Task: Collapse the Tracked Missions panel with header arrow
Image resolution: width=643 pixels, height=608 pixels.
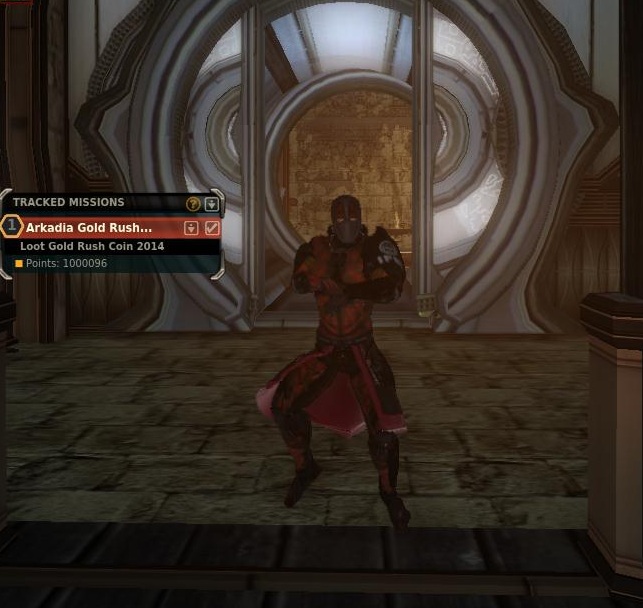Action: (211, 203)
